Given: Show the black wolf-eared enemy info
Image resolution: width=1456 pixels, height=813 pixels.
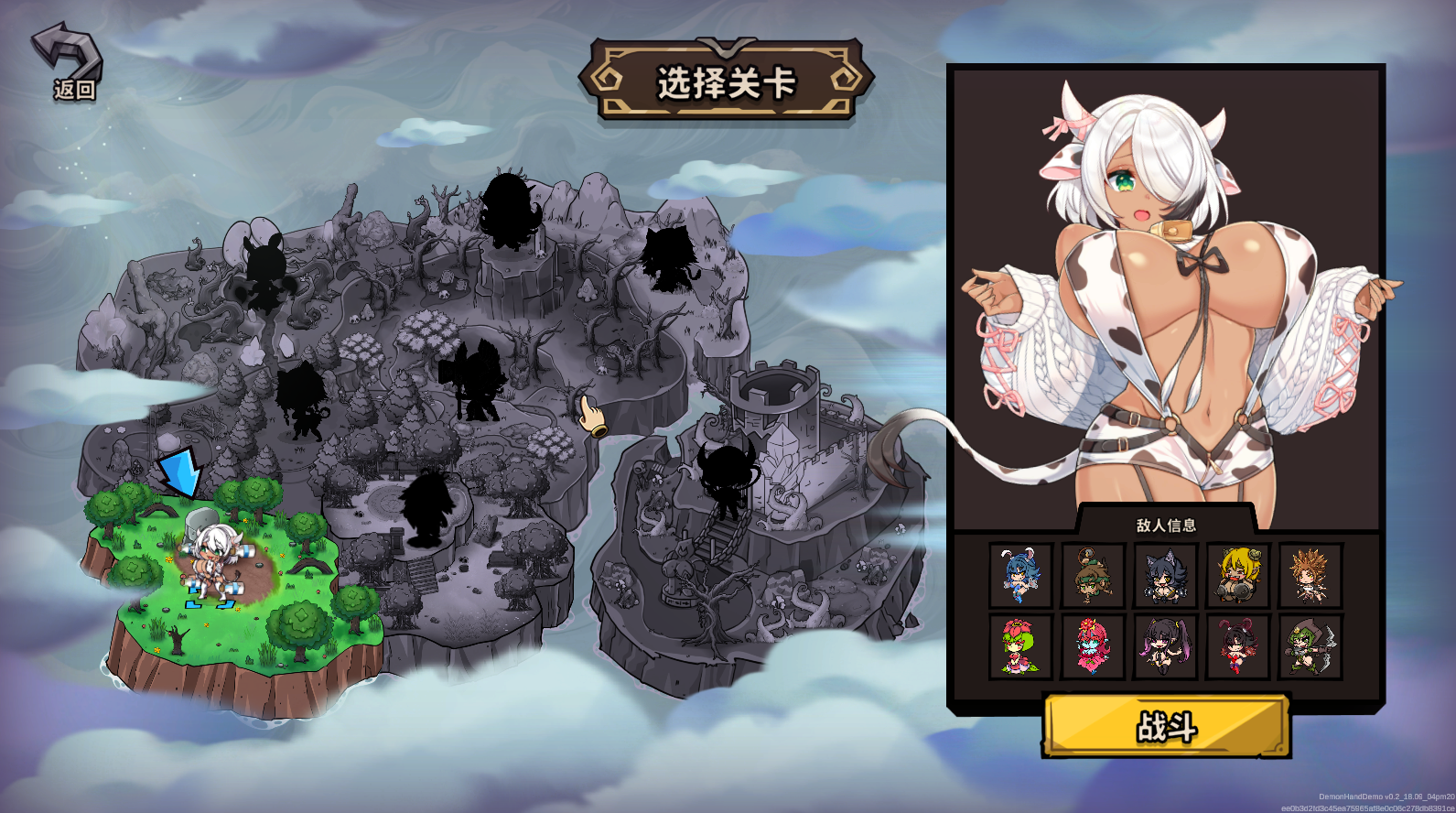Looking at the screenshot, I should 1165,575.
